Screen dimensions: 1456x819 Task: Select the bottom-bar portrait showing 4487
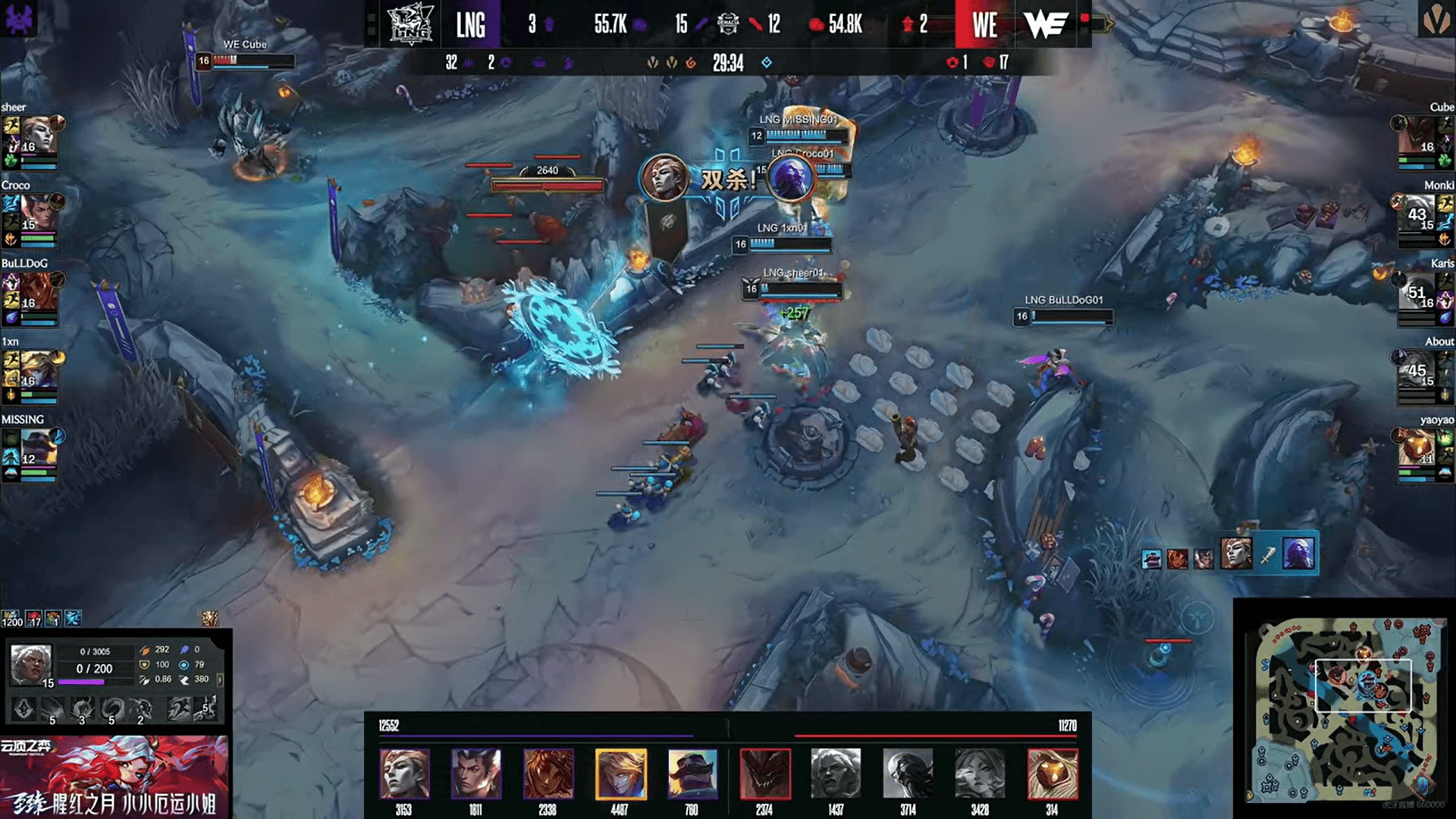[x=620, y=773]
